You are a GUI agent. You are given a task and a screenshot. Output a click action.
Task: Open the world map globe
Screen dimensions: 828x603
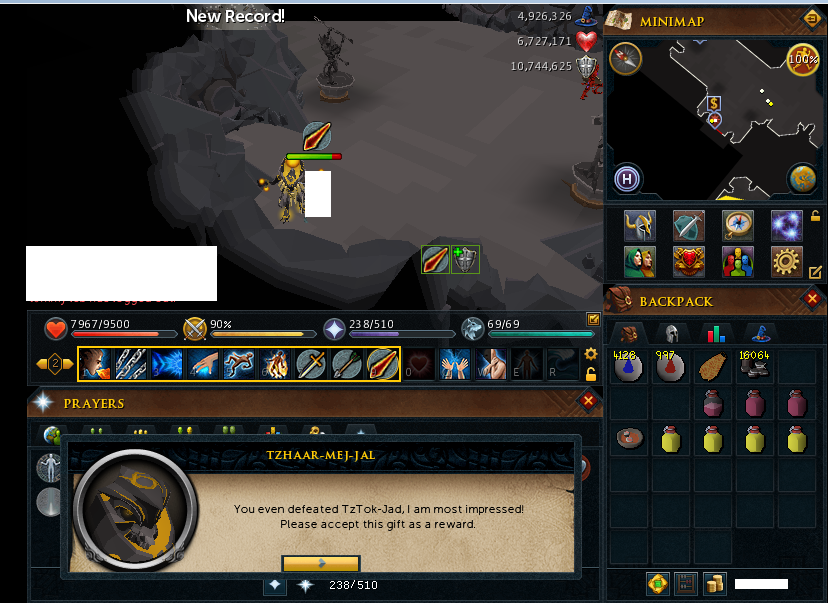[802, 178]
